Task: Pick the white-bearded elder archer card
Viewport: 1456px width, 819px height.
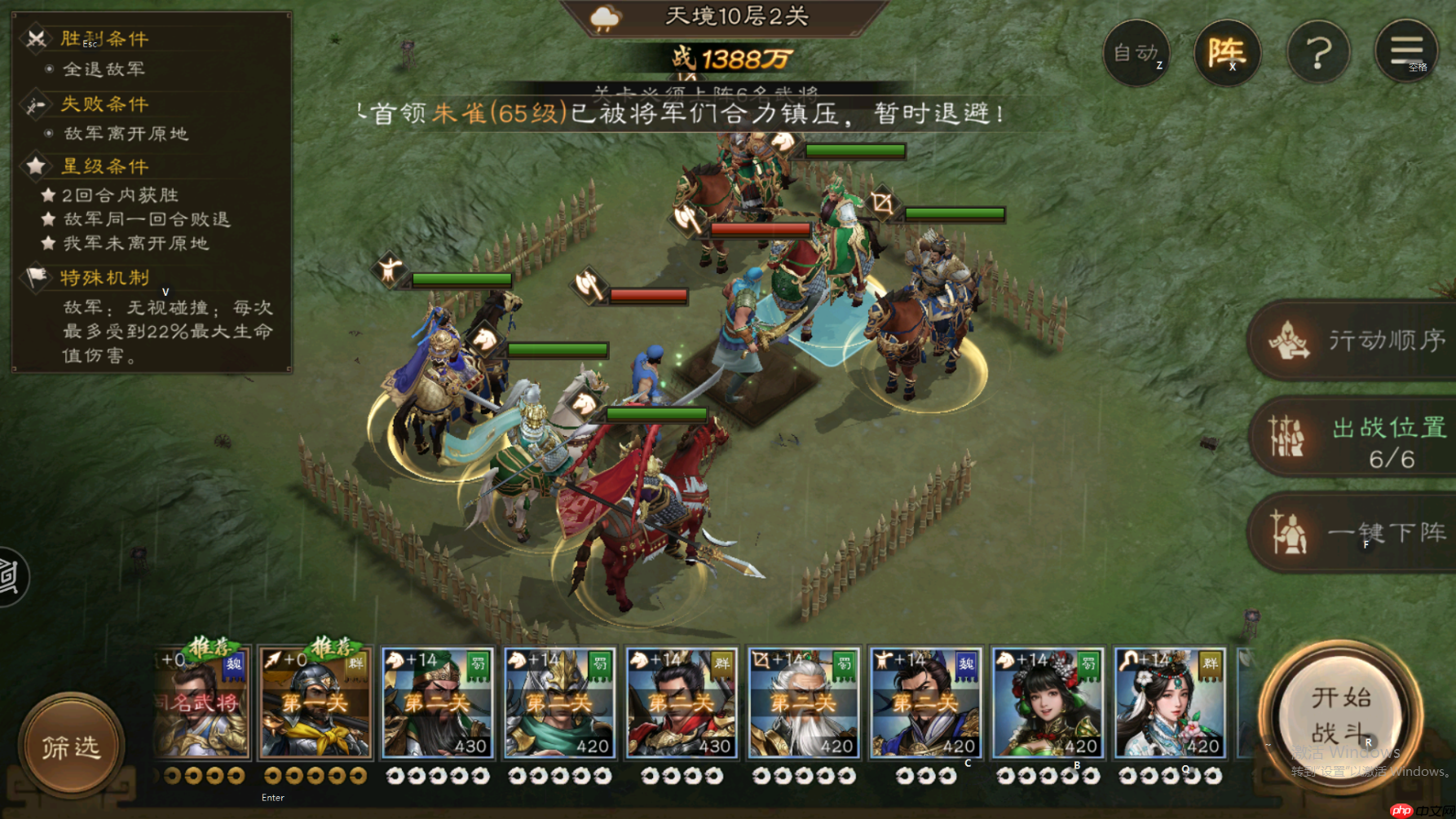Action: (x=803, y=703)
